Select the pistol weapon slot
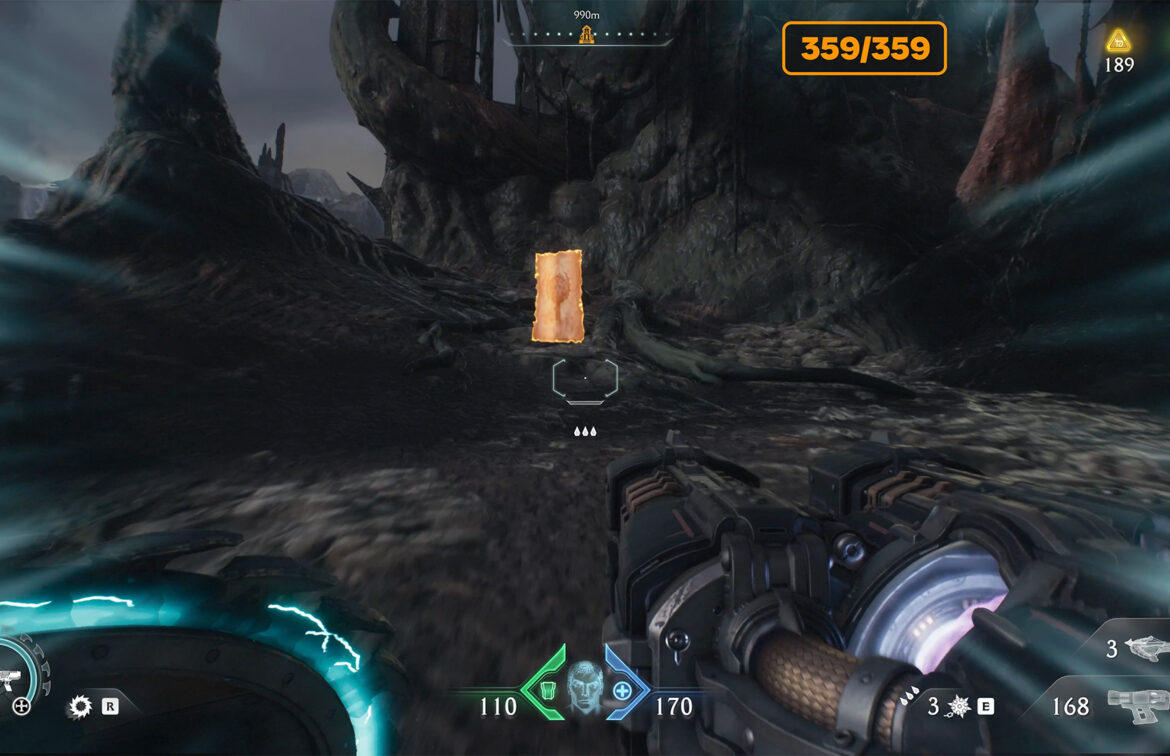The image size is (1170, 756). coord(1137,706)
